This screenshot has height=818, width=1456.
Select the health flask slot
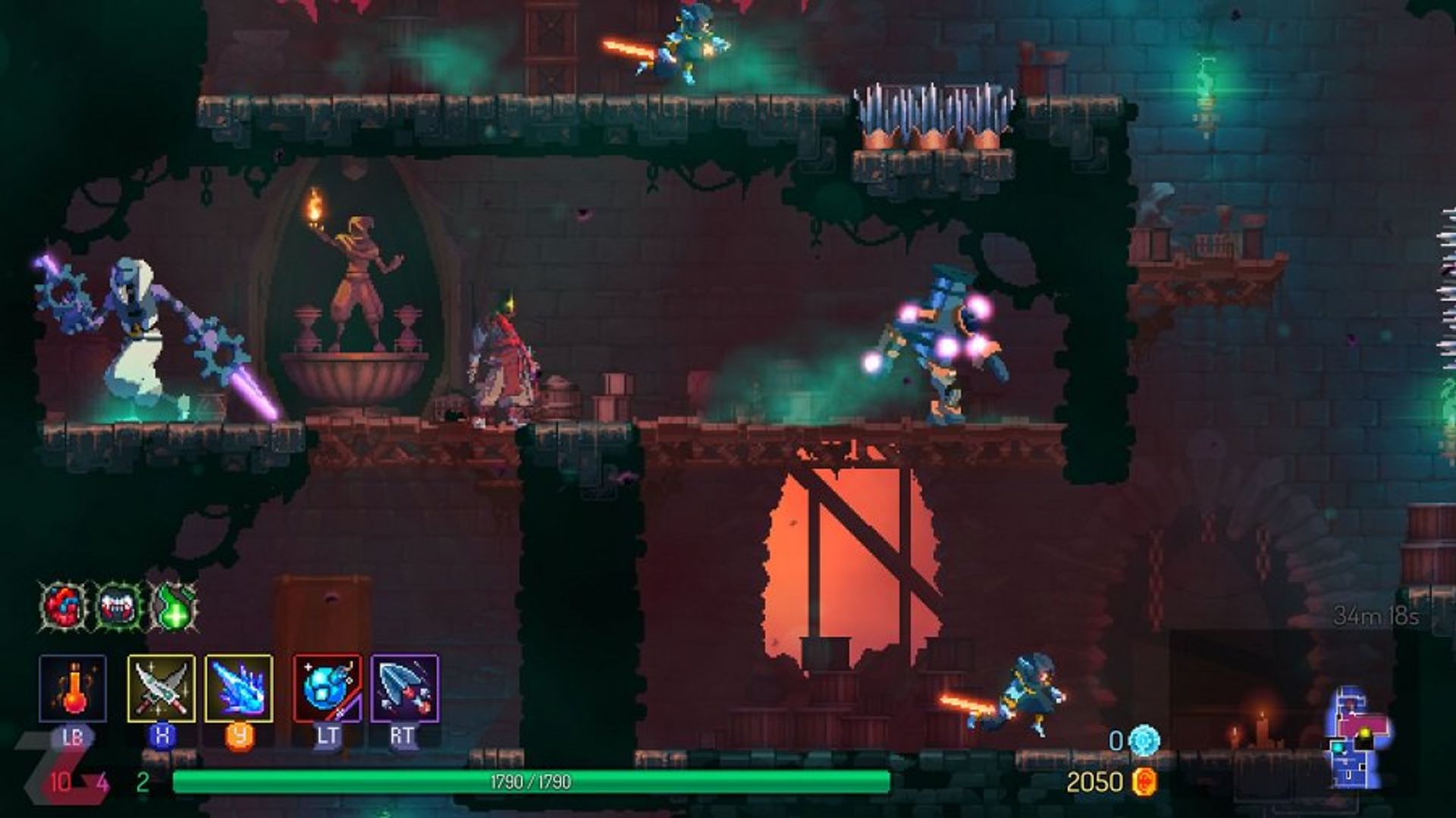click(73, 688)
